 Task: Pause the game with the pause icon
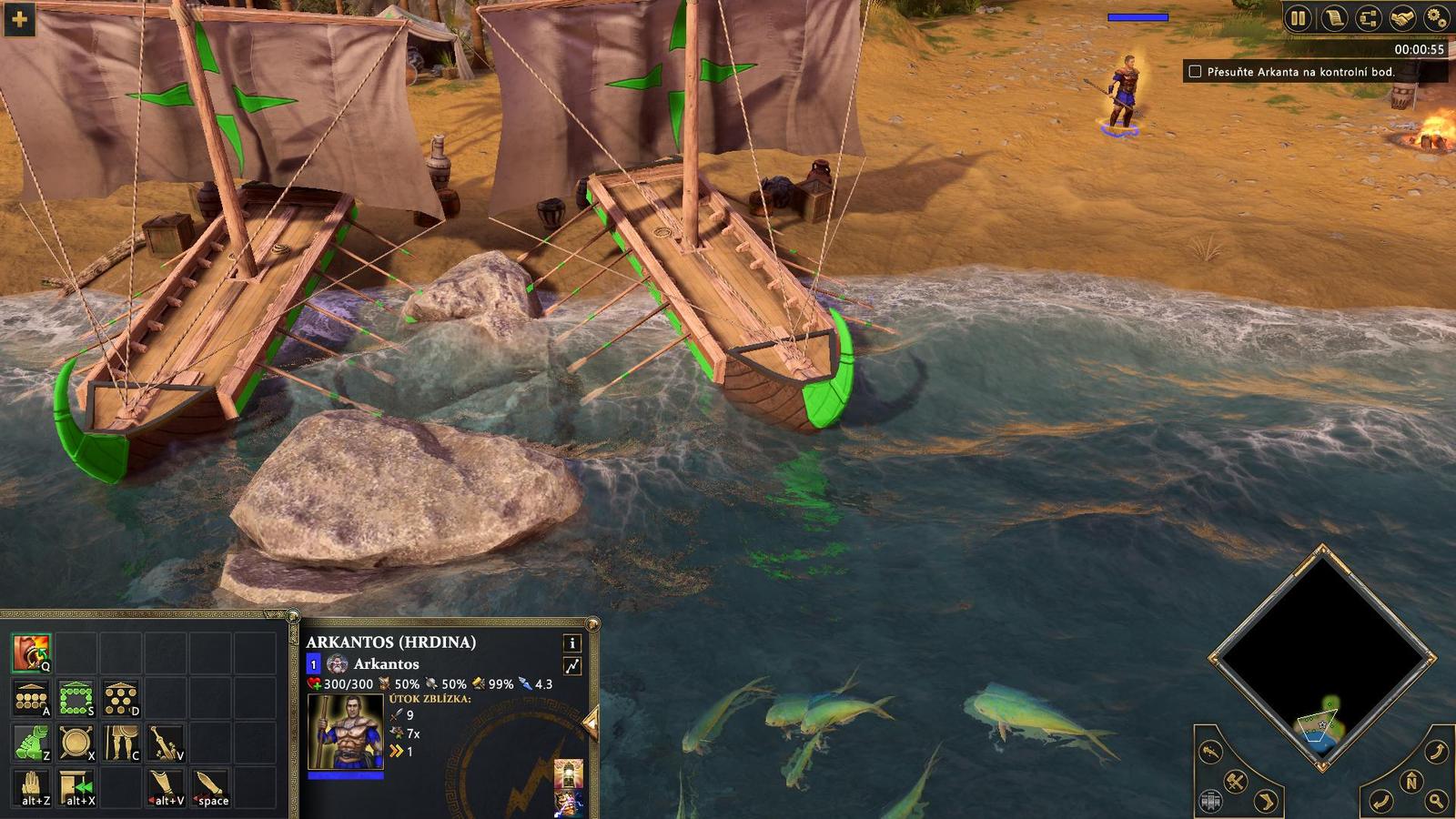pos(1298,18)
